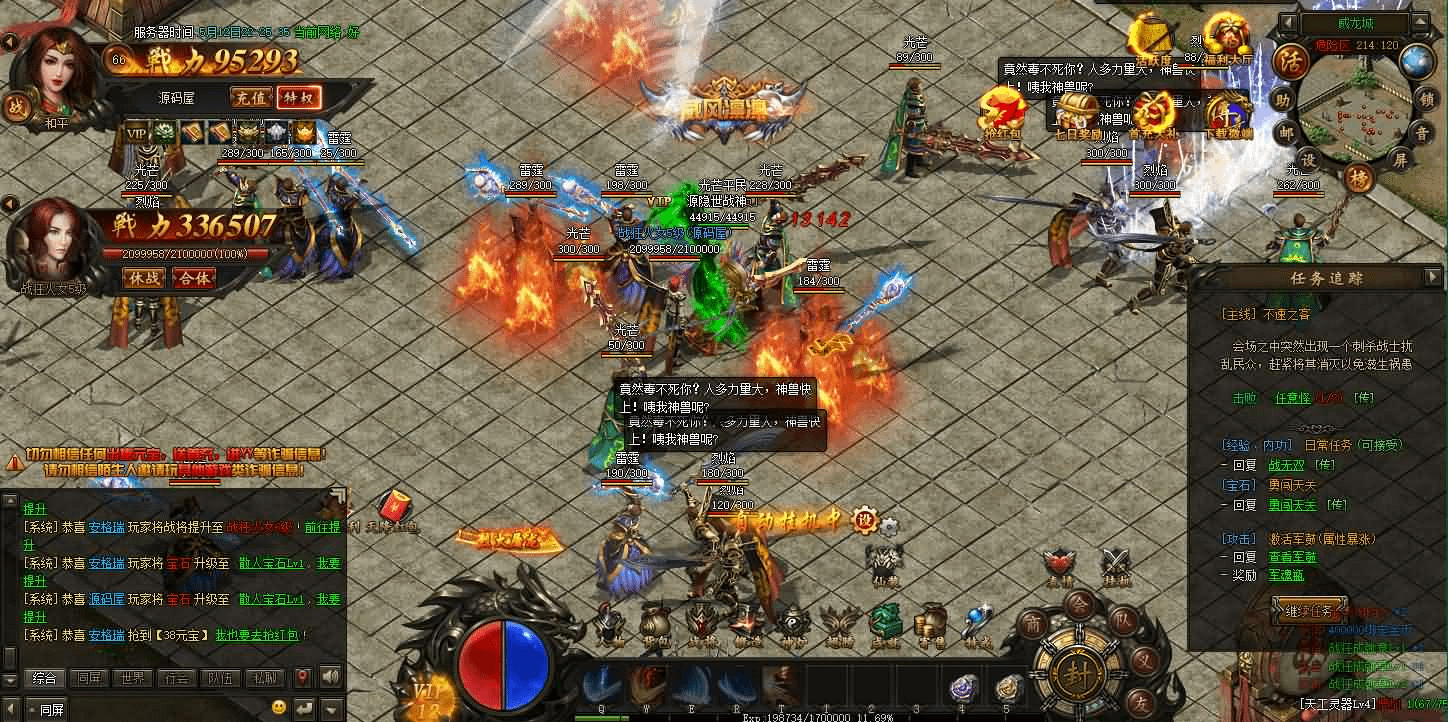The height and width of the screenshot is (722, 1448).
Task: Follow the 查看军魂 quest link
Action: click(x=1292, y=557)
